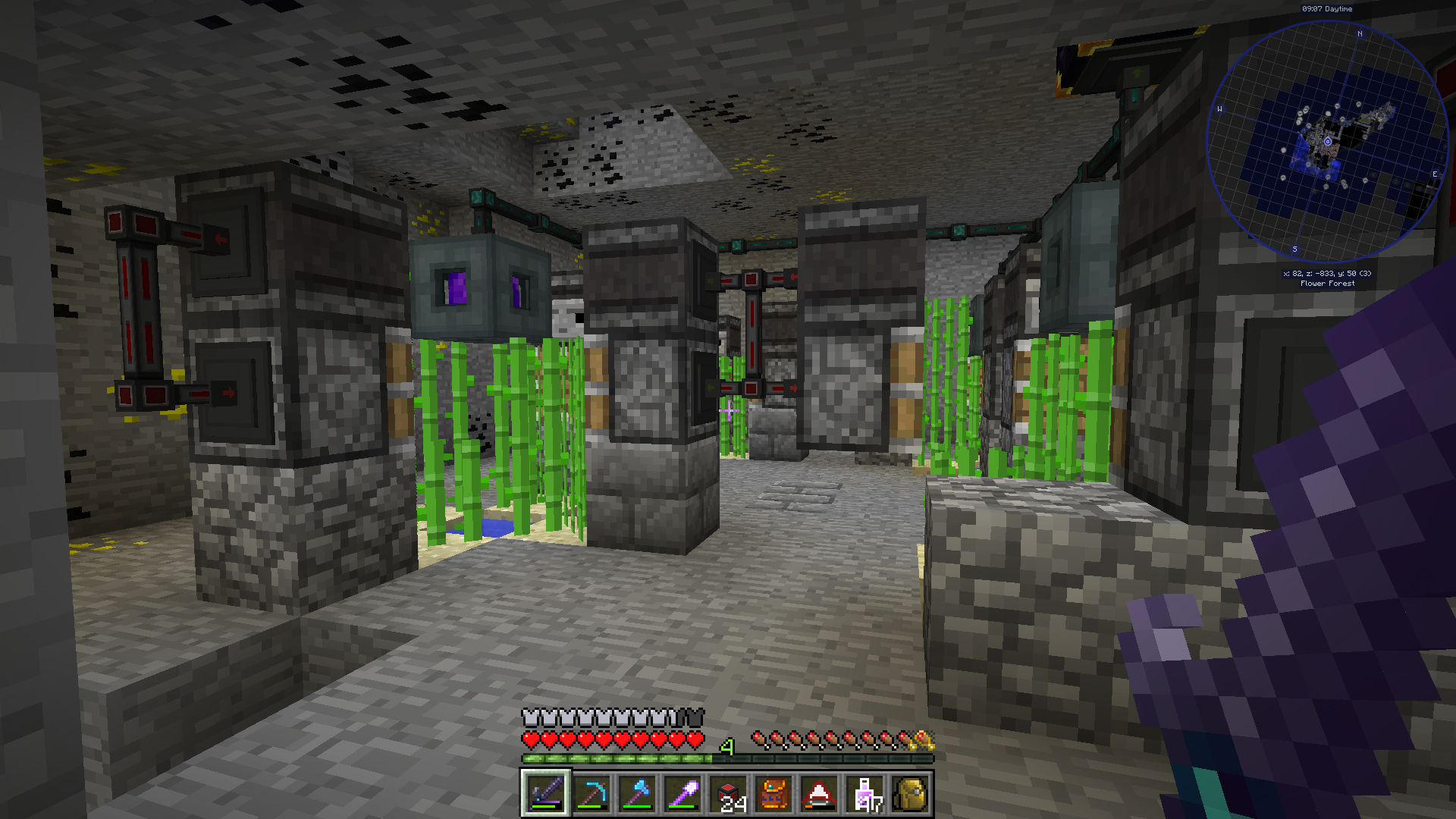
Task: Switch to the purple shovel slot
Action: [682, 794]
